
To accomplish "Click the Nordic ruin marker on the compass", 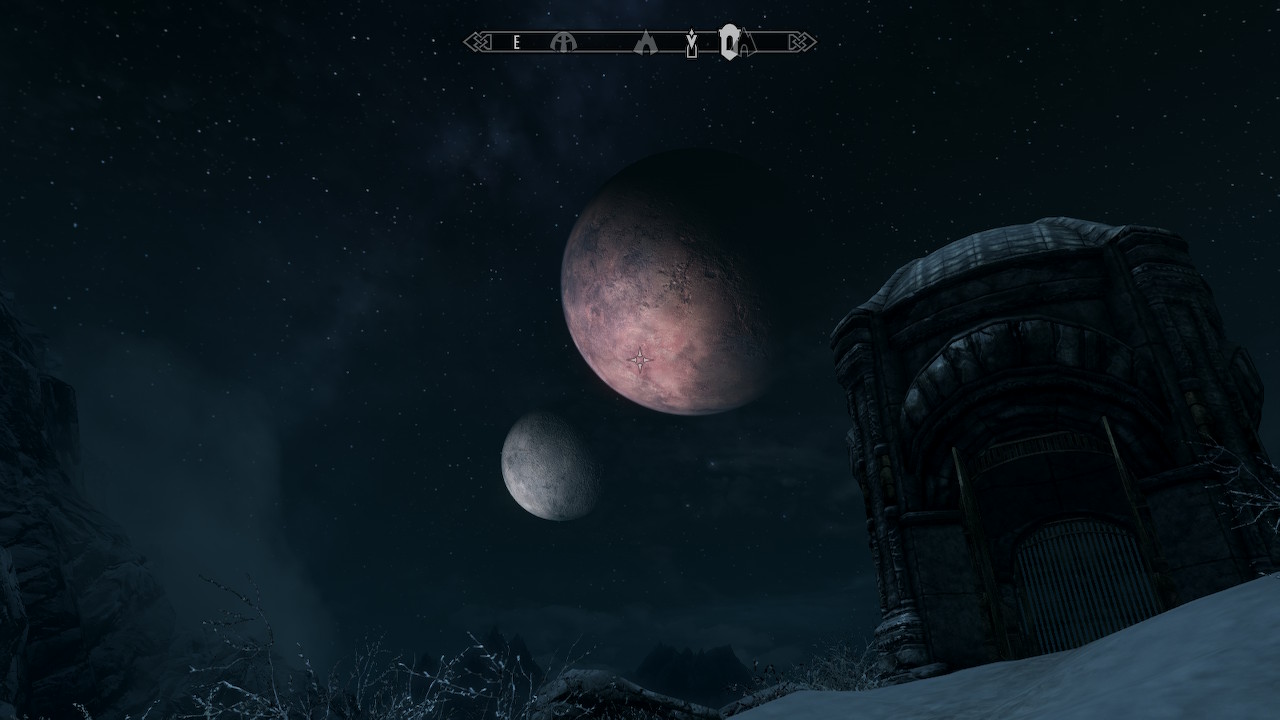I will pyautogui.click(x=565, y=42).
